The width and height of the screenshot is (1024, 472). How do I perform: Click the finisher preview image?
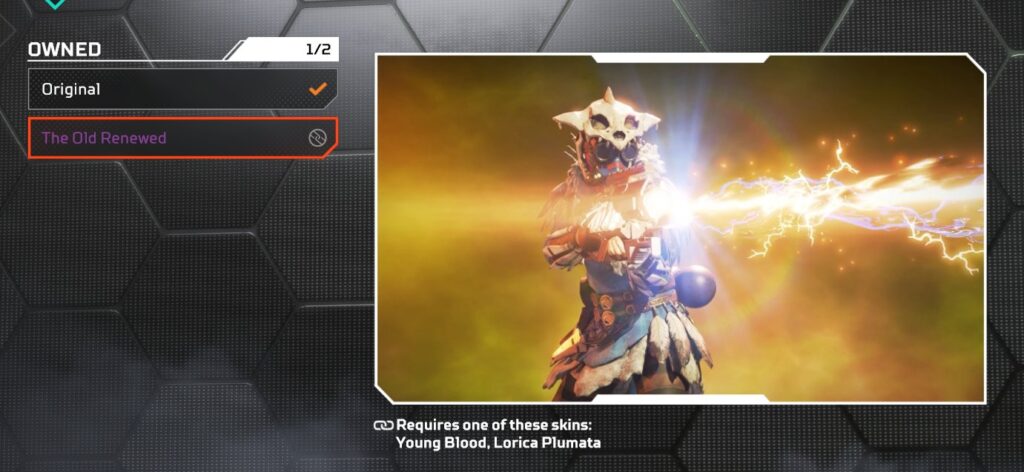click(680, 228)
